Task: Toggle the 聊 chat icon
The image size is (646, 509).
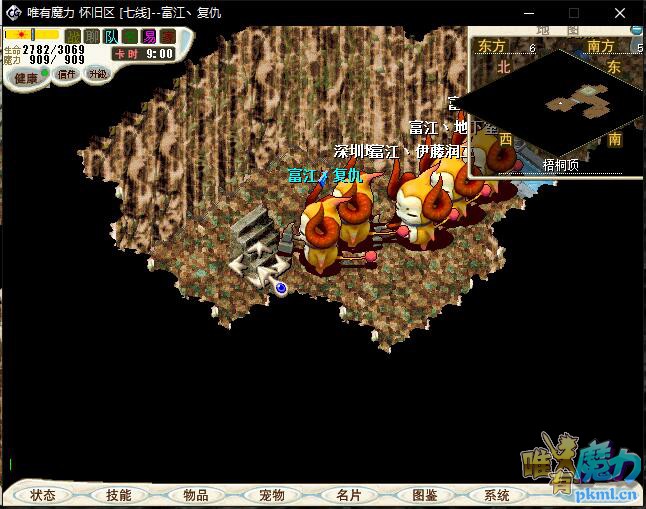Action: (x=92, y=36)
